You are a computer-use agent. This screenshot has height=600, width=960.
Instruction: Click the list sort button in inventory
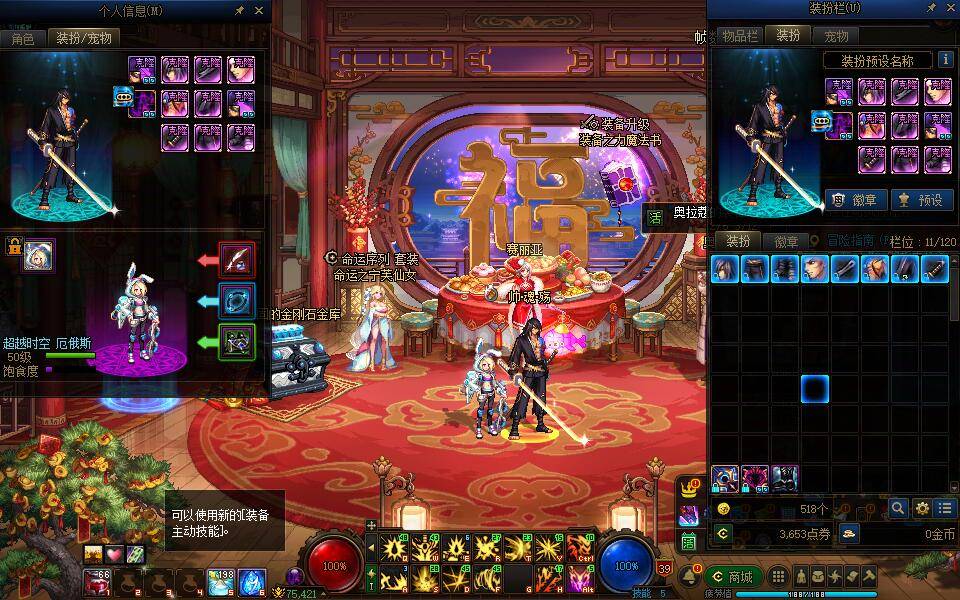click(945, 508)
